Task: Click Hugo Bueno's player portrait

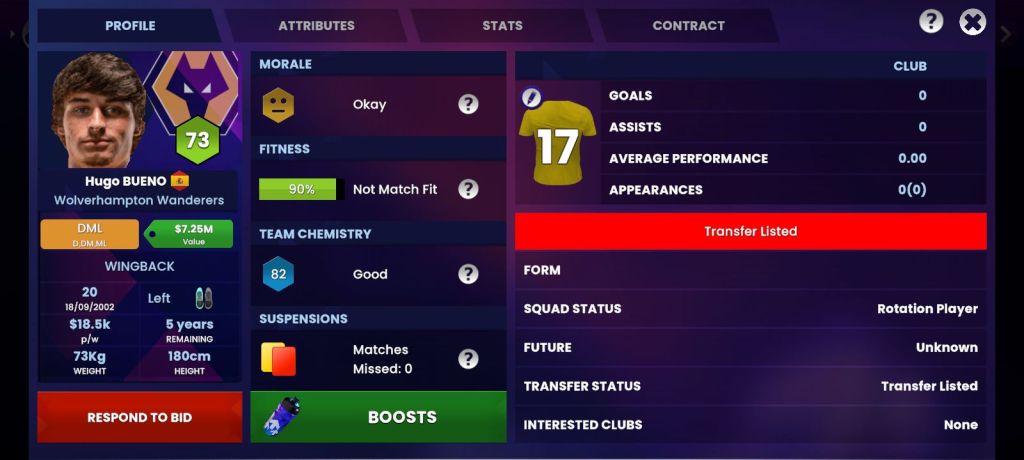Action: point(98,110)
